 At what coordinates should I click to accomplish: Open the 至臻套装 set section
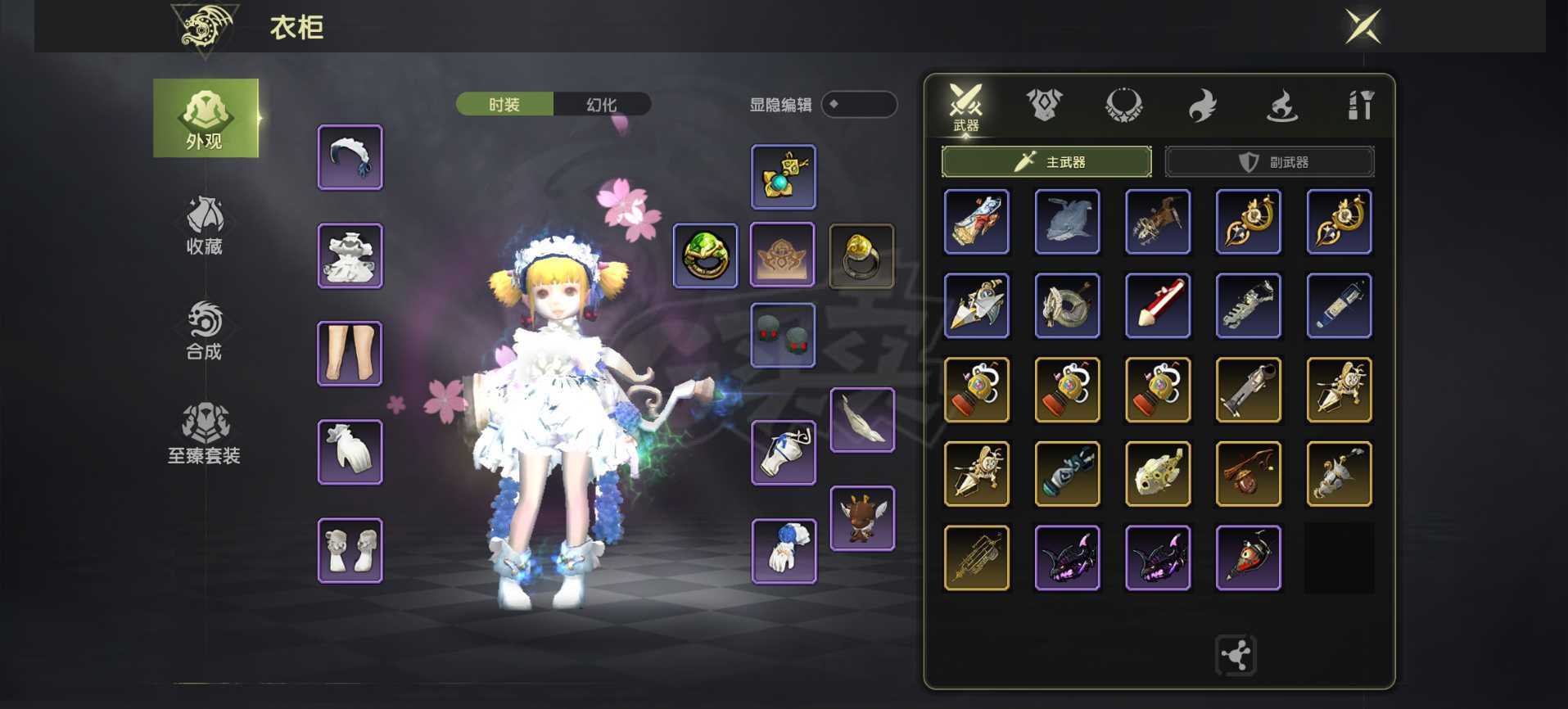point(205,434)
